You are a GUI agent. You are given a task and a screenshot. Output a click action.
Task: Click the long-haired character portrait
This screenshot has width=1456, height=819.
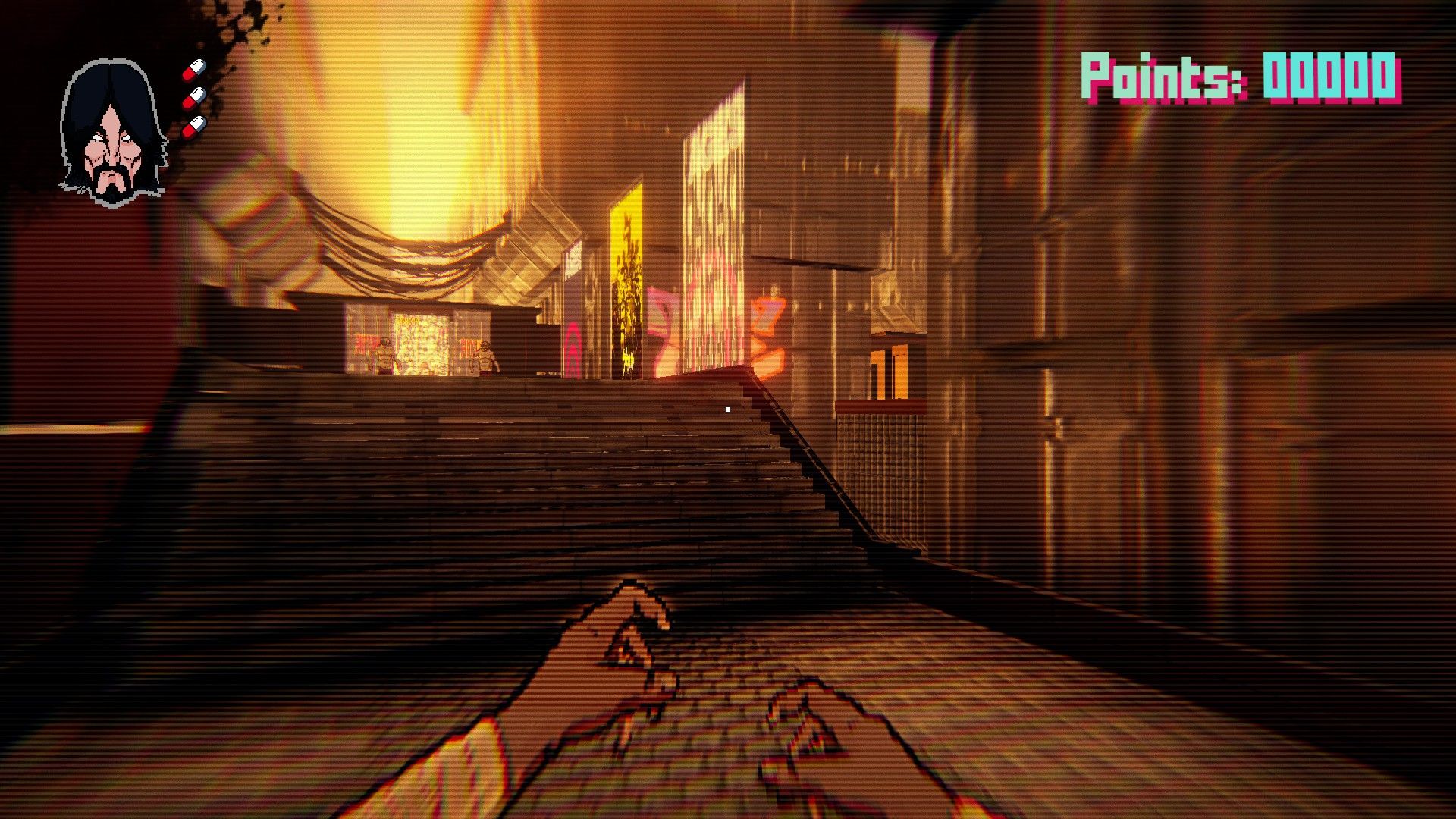pyautogui.click(x=113, y=133)
